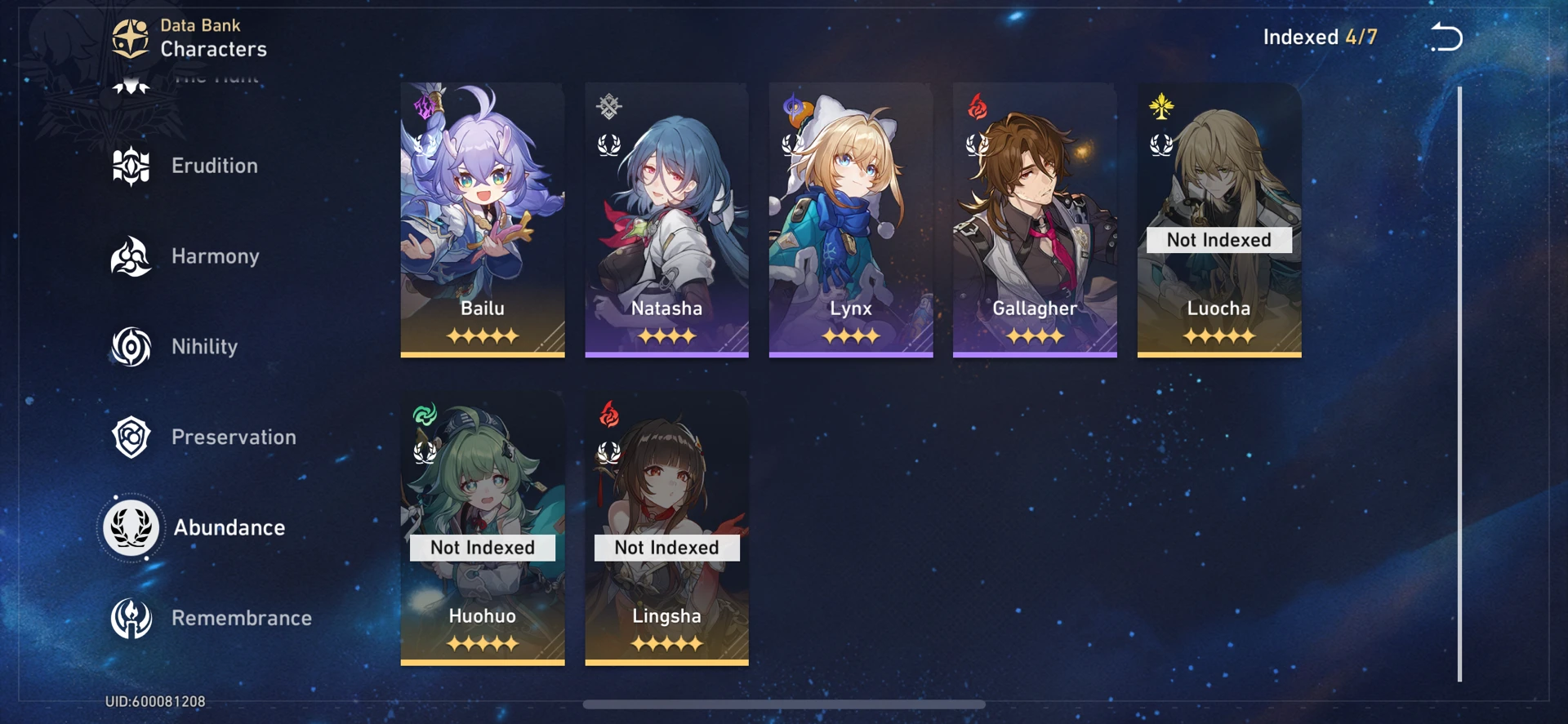Select the Erudition path icon

(x=131, y=166)
